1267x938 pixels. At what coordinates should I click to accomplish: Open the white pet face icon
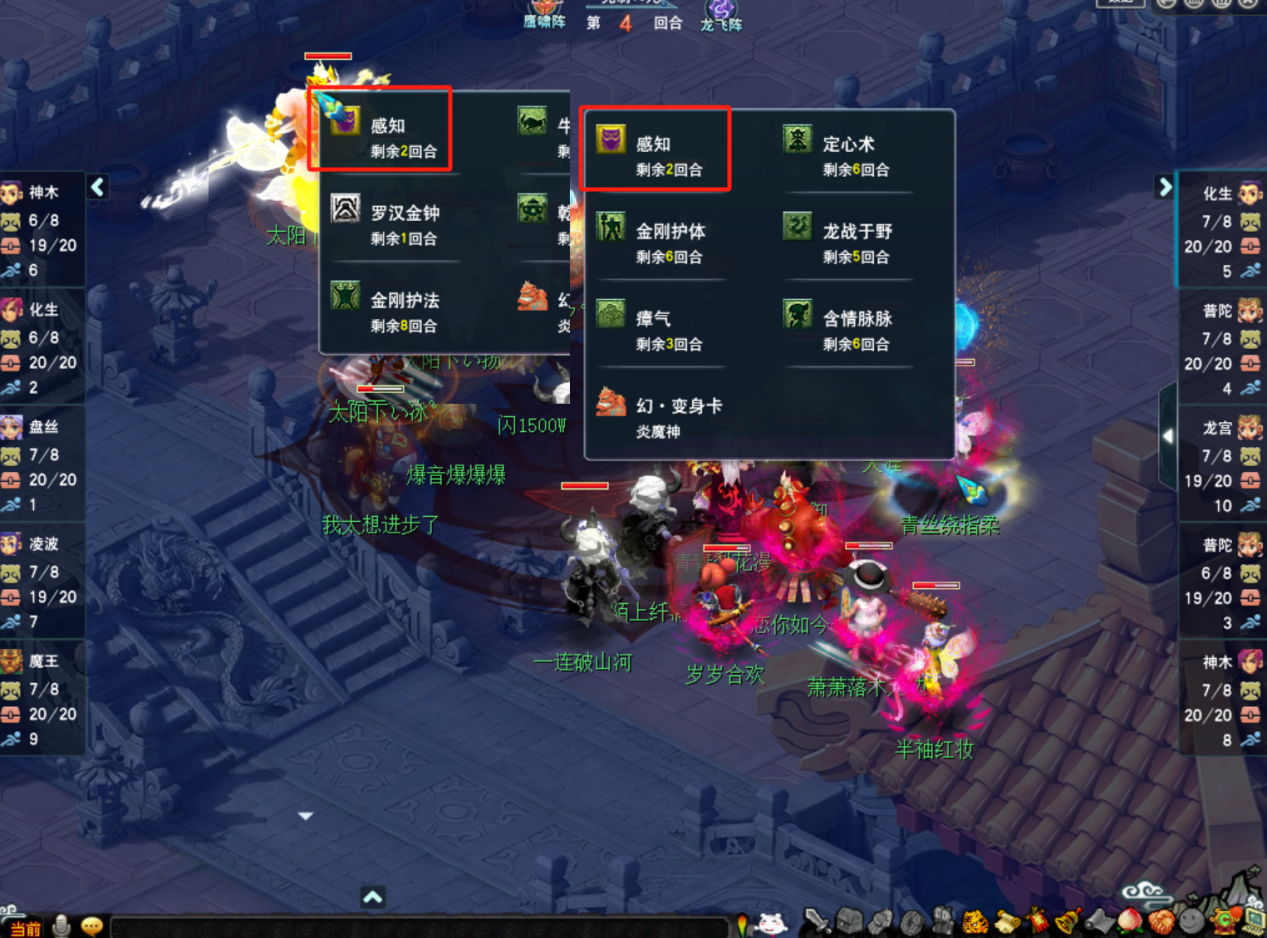(x=771, y=922)
